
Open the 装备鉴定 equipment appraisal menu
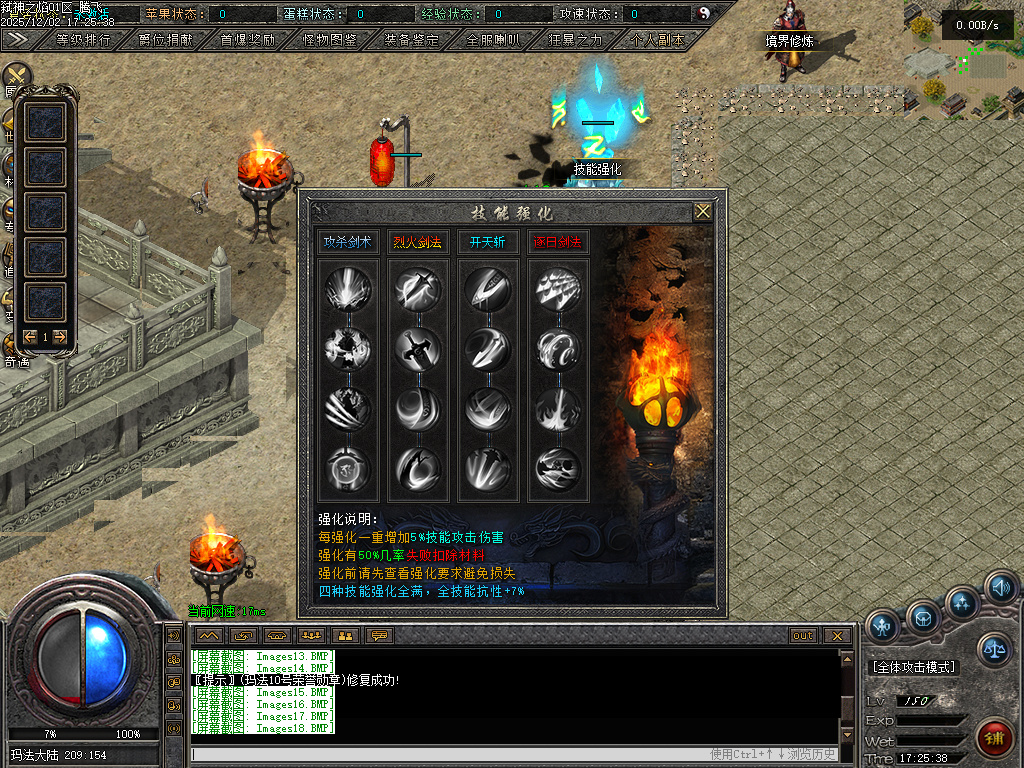point(411,41)
